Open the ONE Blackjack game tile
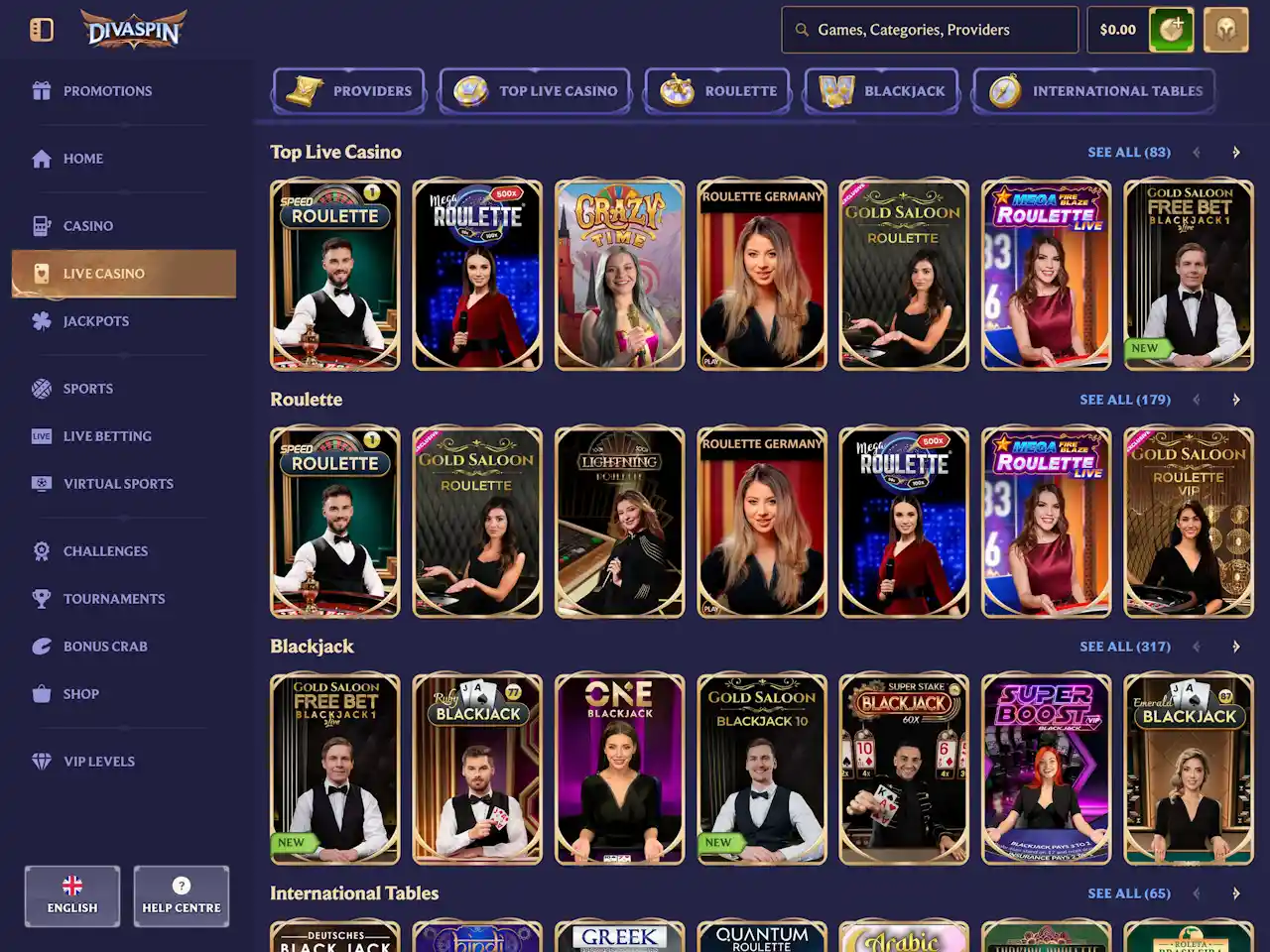This screenshot has height=952, width=1270. click(x=620, y=770)
